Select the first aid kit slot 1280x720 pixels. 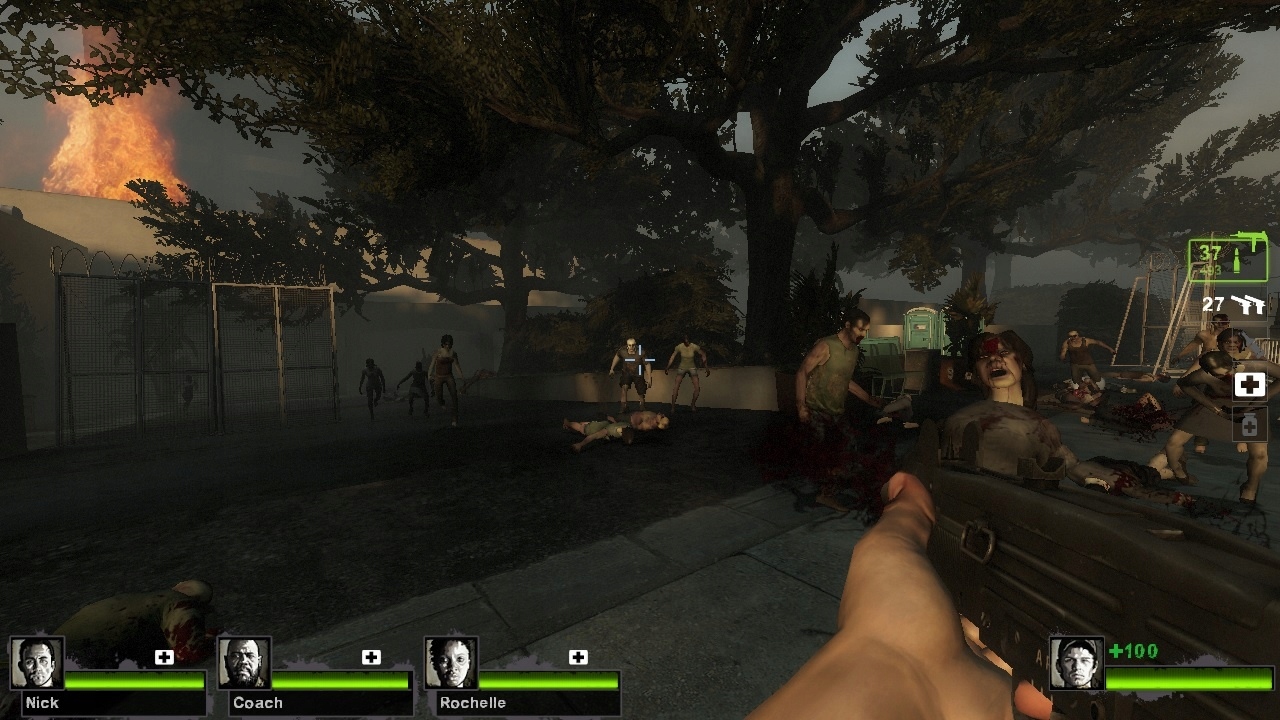1250,384
